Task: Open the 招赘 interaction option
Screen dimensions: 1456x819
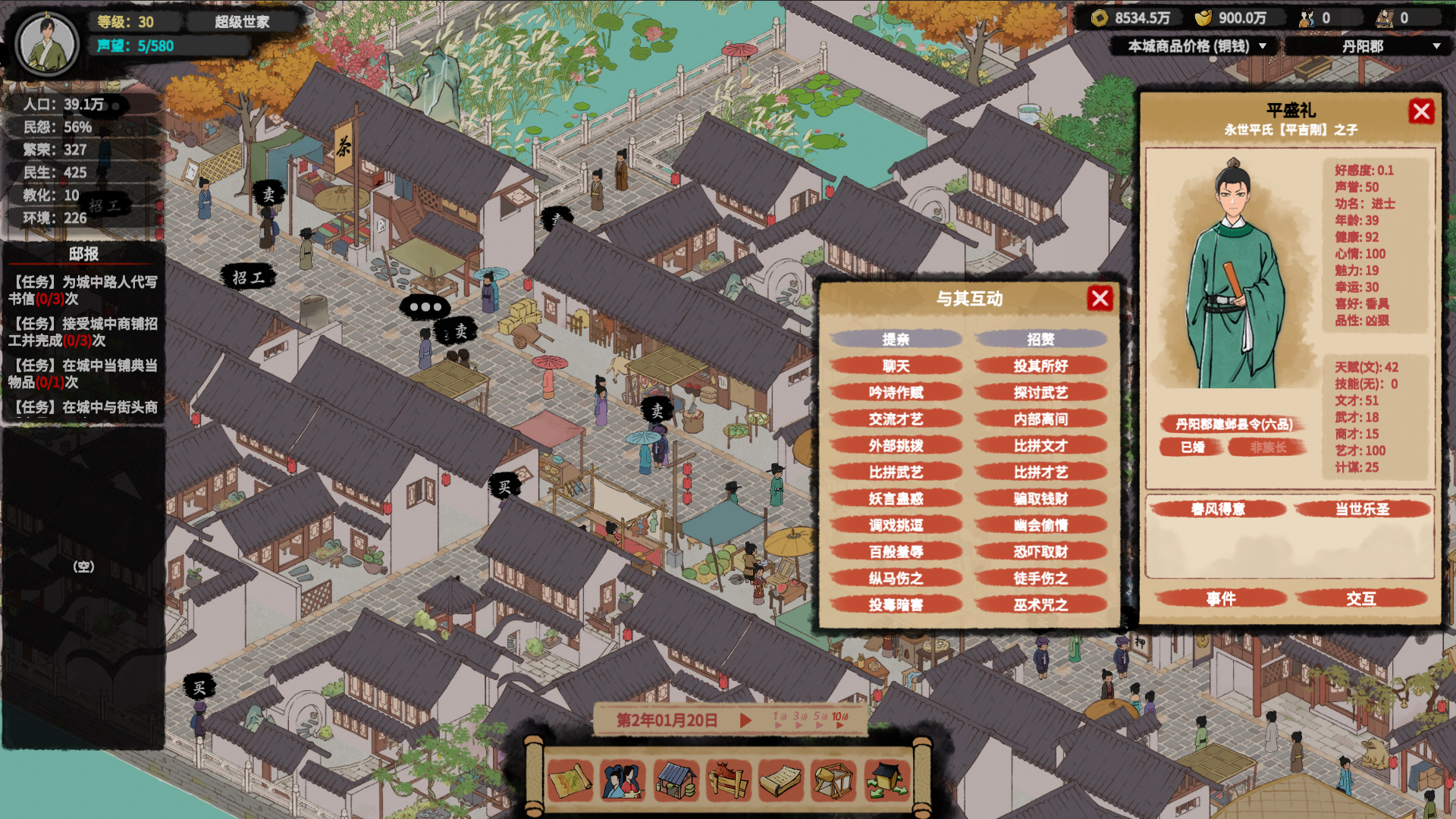Action: coord(1041,339)
